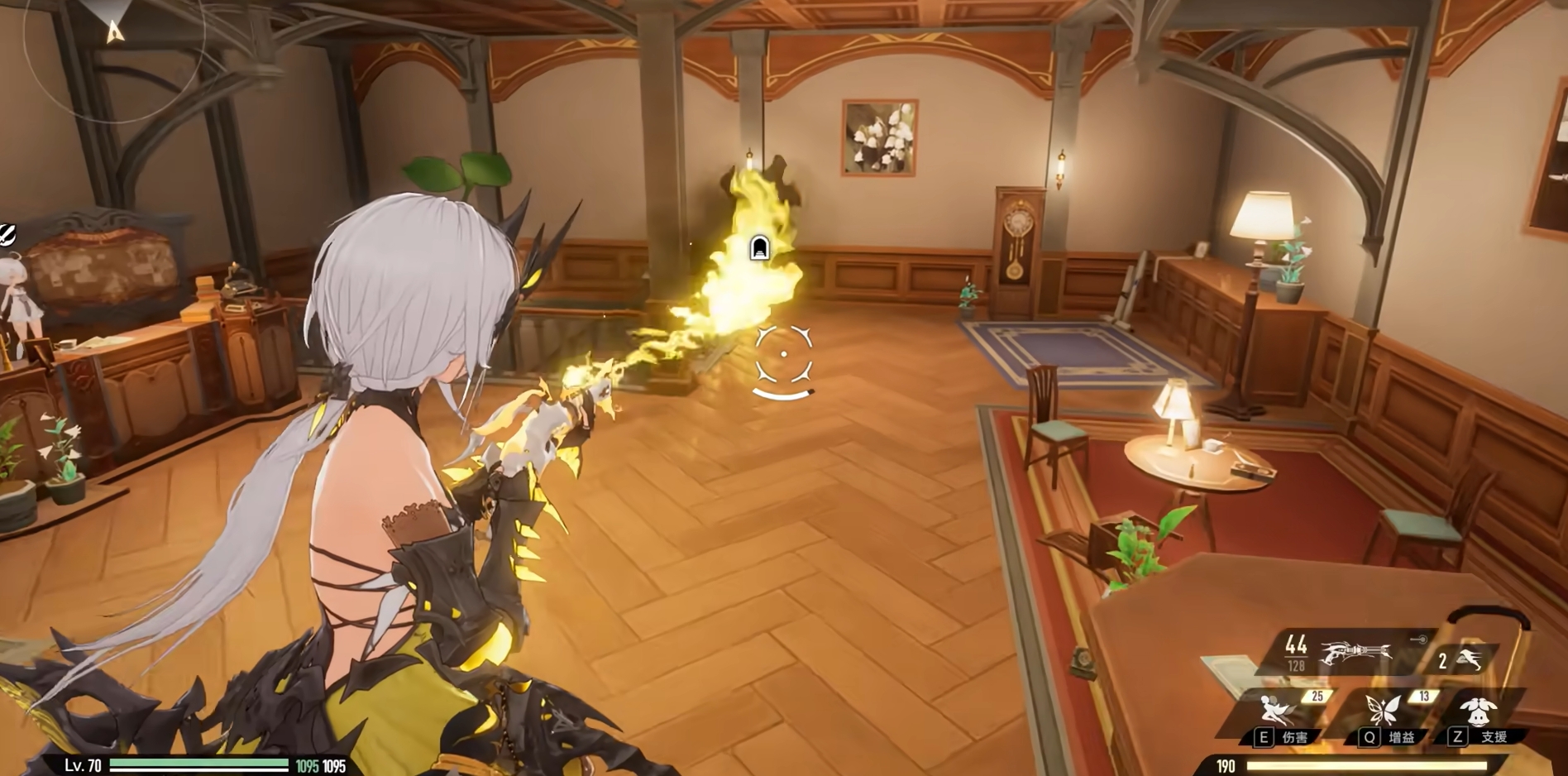
Task: Click the house waypoint marker
Action: pyautogui.click(x=759, y=247)
